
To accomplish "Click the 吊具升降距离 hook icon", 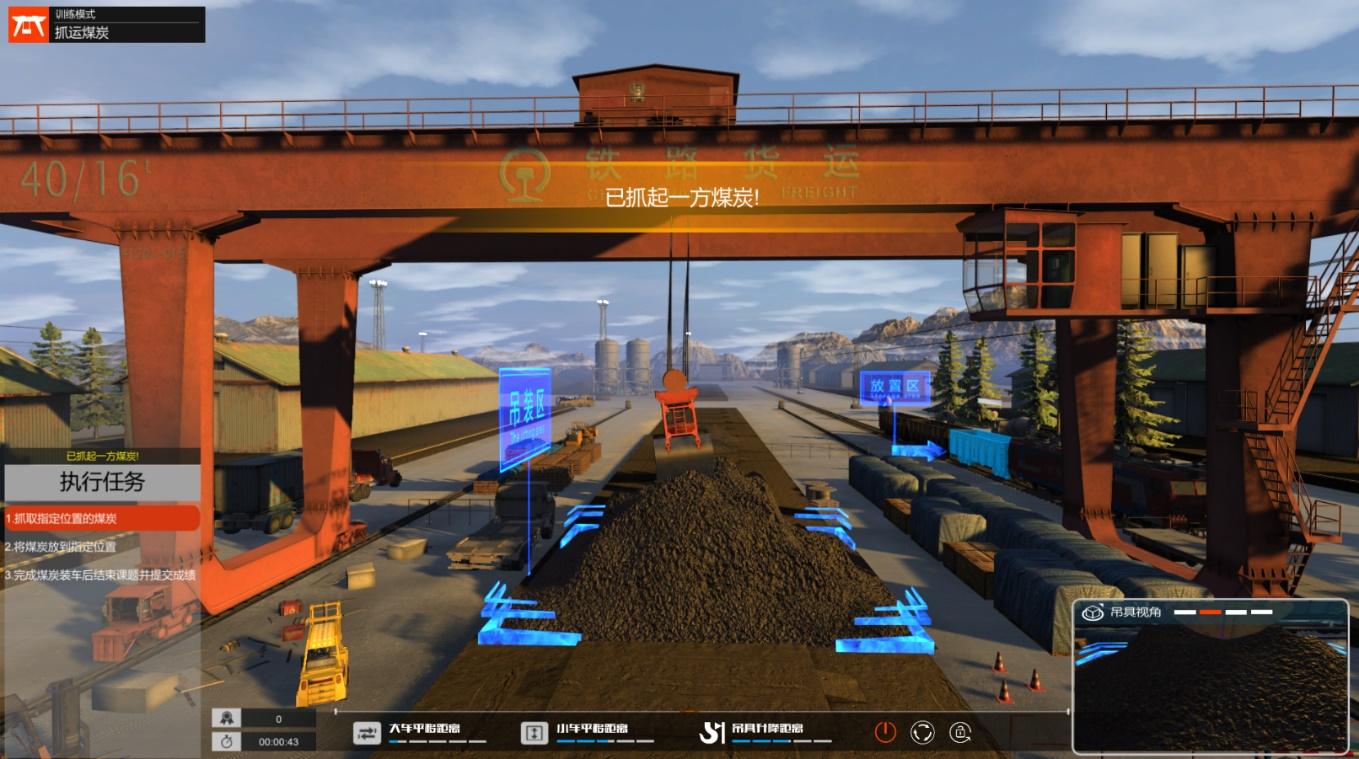I will point(711,733).
